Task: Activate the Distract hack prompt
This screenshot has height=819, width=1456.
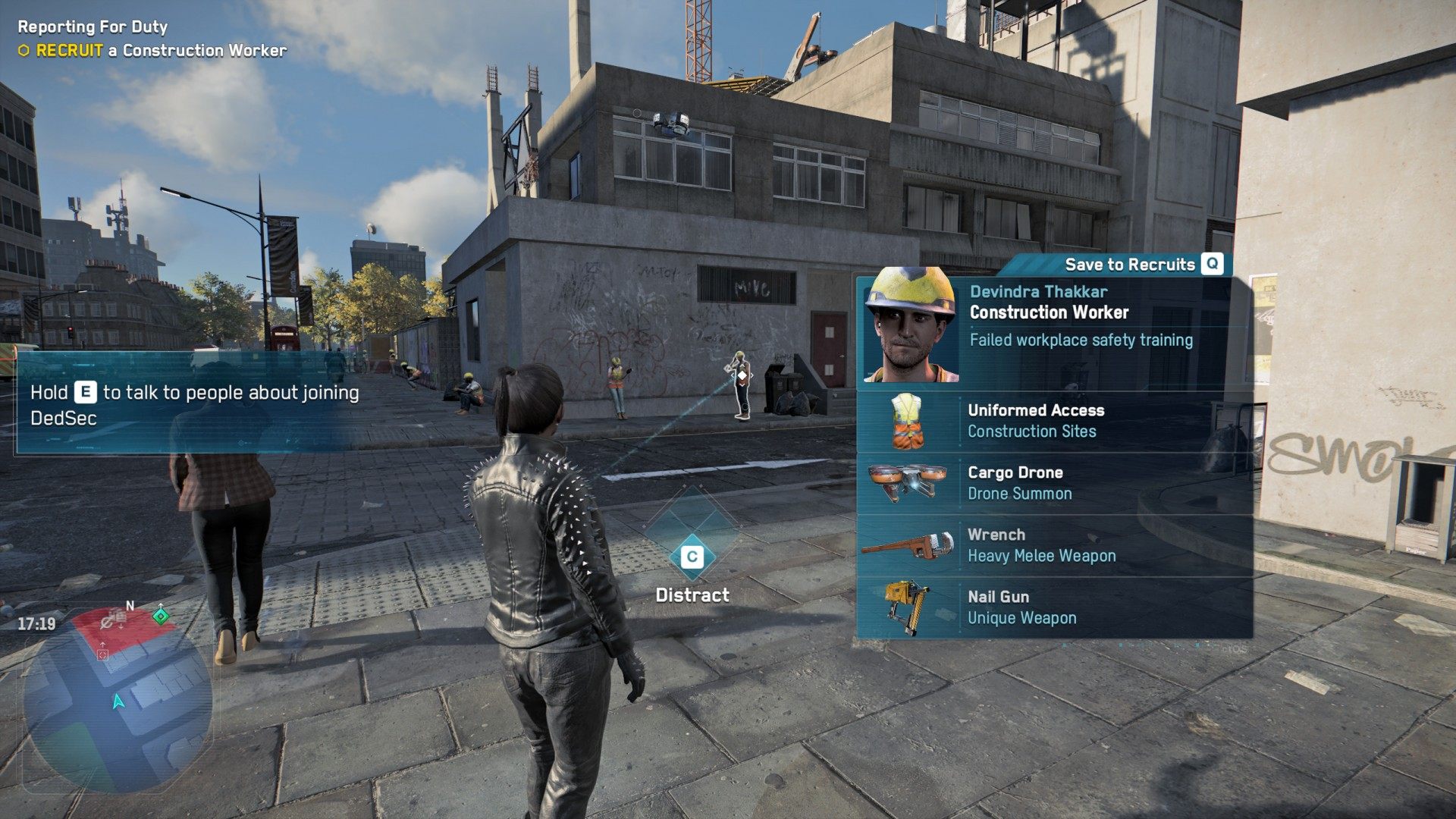Action: point(692,557)
